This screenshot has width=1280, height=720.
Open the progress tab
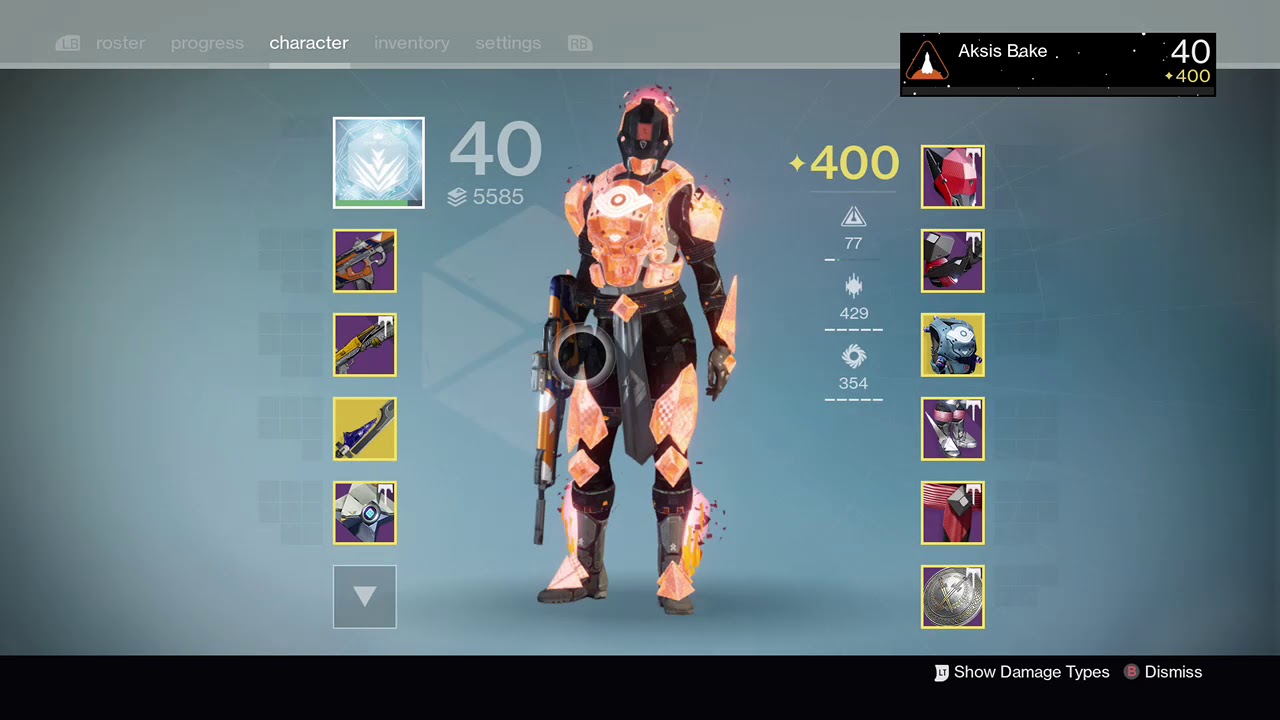pyautogui.click(x=207, y=43)
